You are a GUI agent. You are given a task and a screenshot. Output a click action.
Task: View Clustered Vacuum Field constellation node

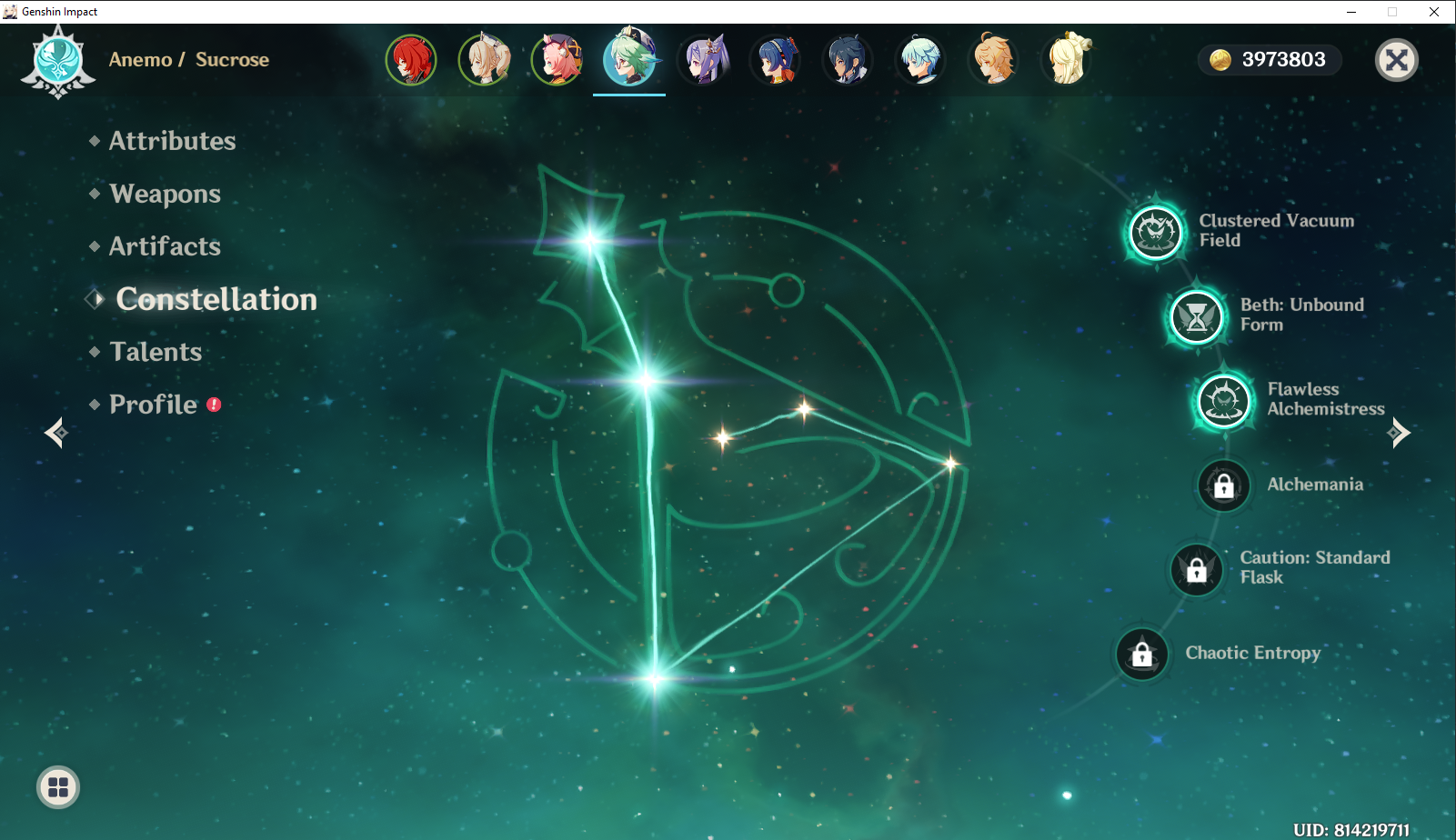(x=1156, y=232)
